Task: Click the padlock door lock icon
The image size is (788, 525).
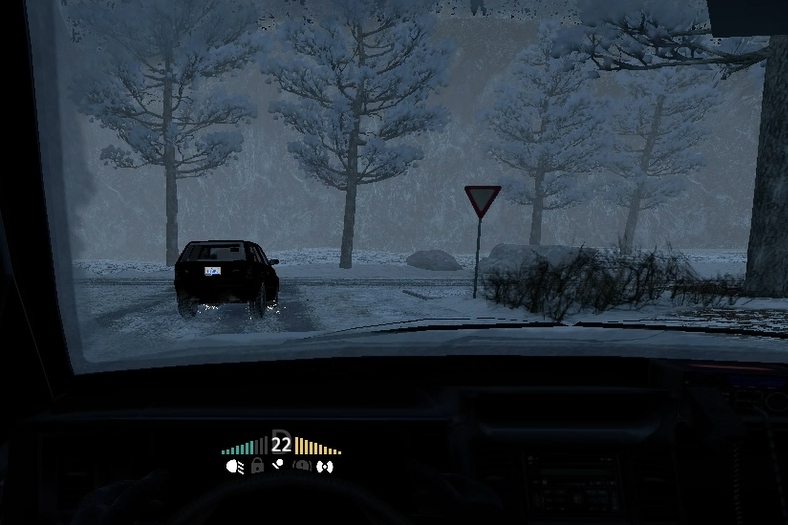Action: [257, 466]
